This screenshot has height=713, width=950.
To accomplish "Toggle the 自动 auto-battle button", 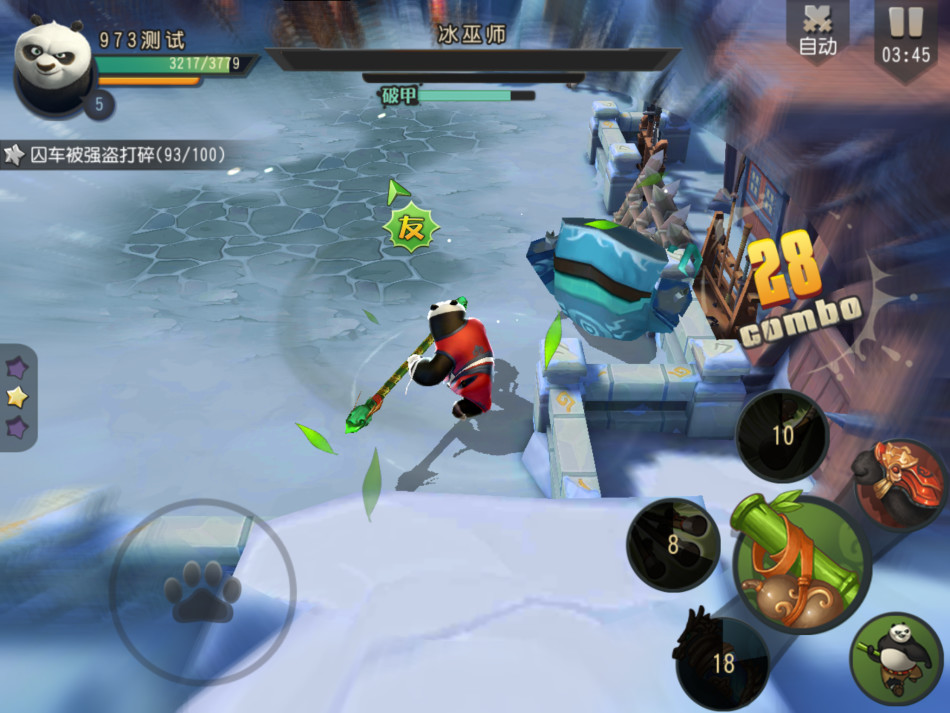I will coord(817,30).
